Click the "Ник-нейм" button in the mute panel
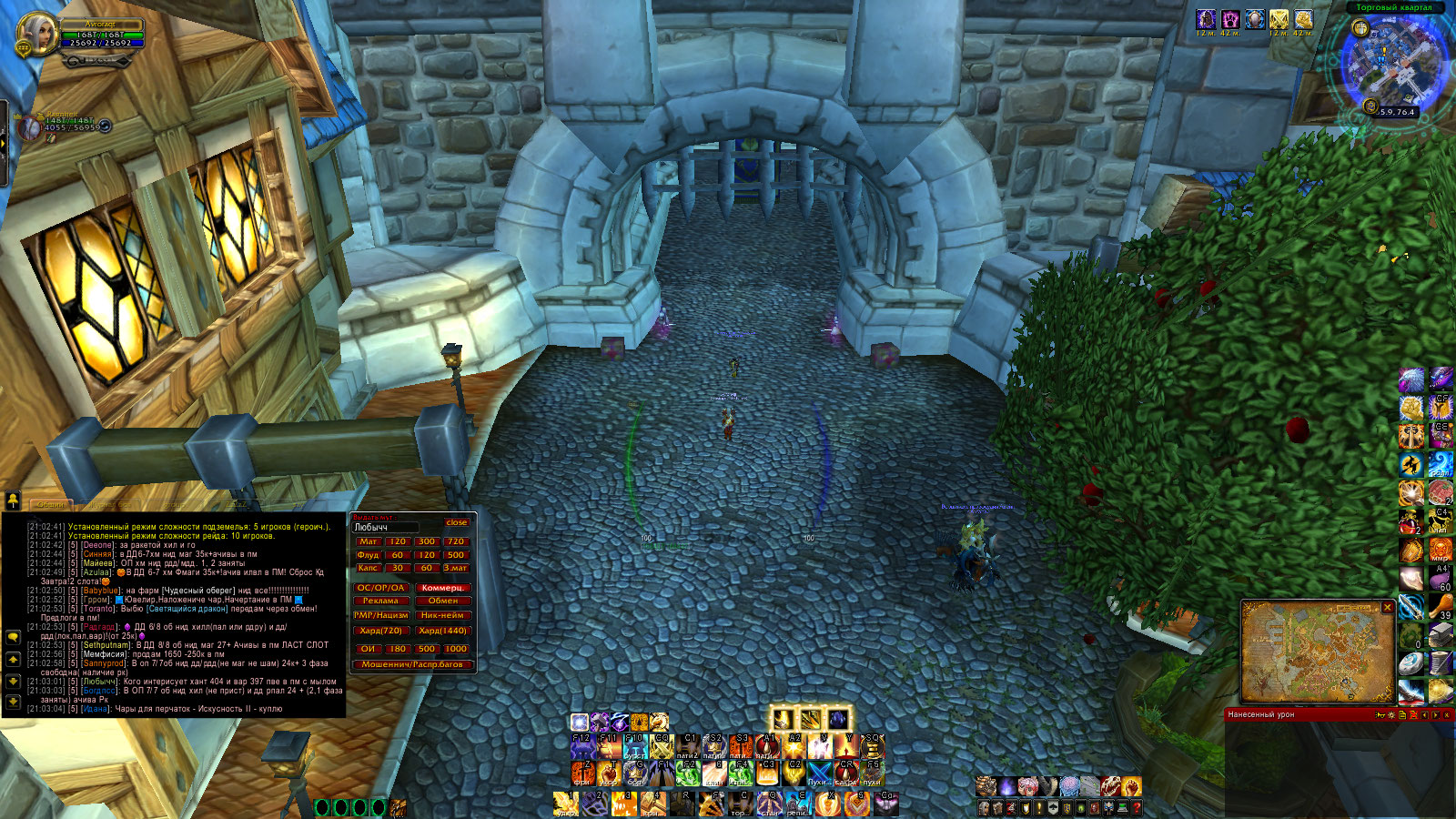Screen dimensions: 1456x819 443,615
